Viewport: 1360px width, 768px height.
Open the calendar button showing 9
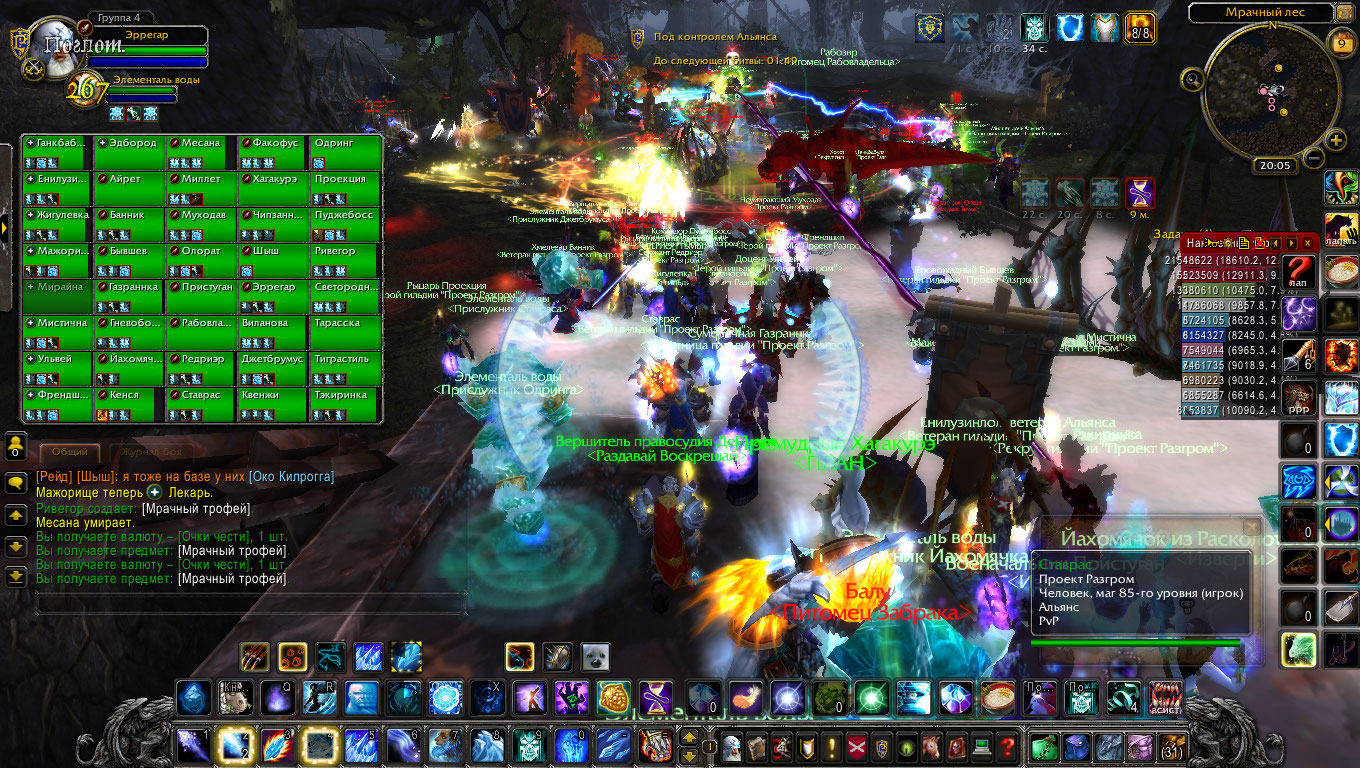pos(1342,43)
